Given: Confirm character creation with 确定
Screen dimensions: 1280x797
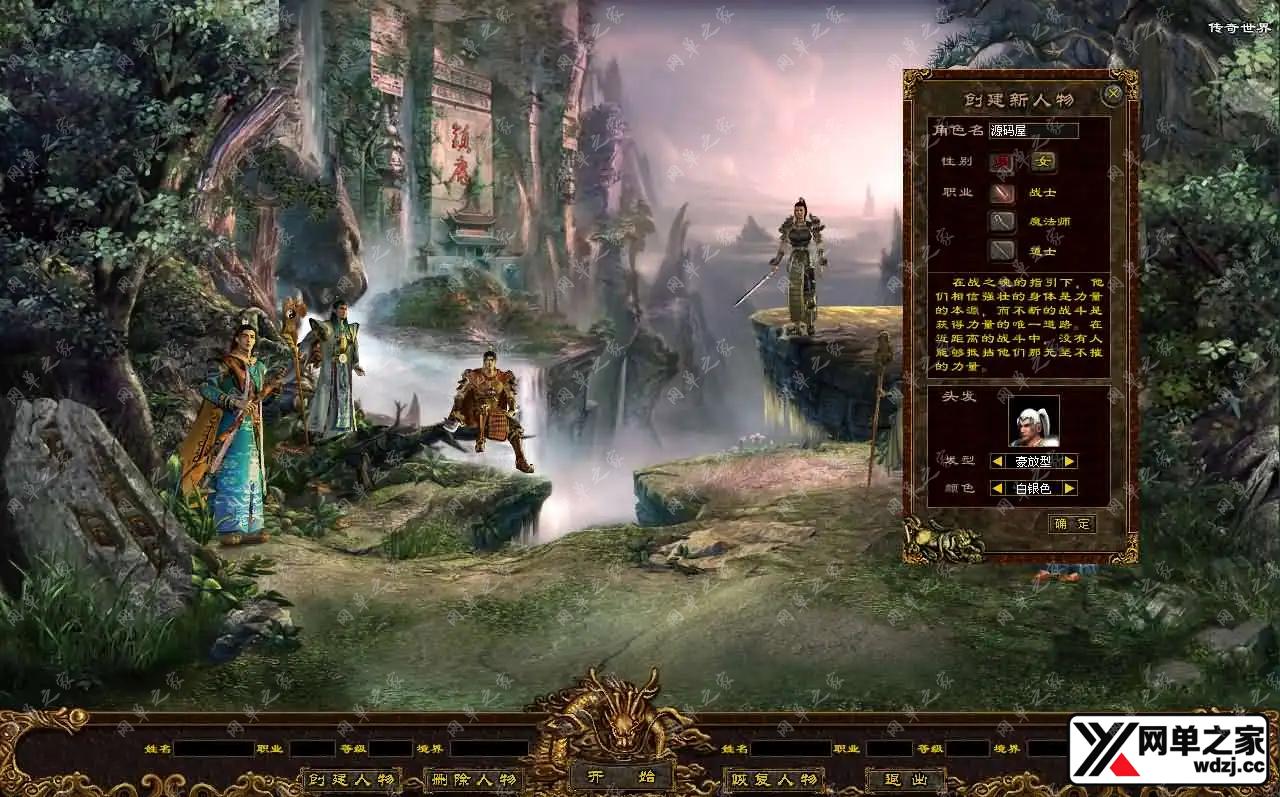Looking at the screenshot, I should (x=1072, y=524).
